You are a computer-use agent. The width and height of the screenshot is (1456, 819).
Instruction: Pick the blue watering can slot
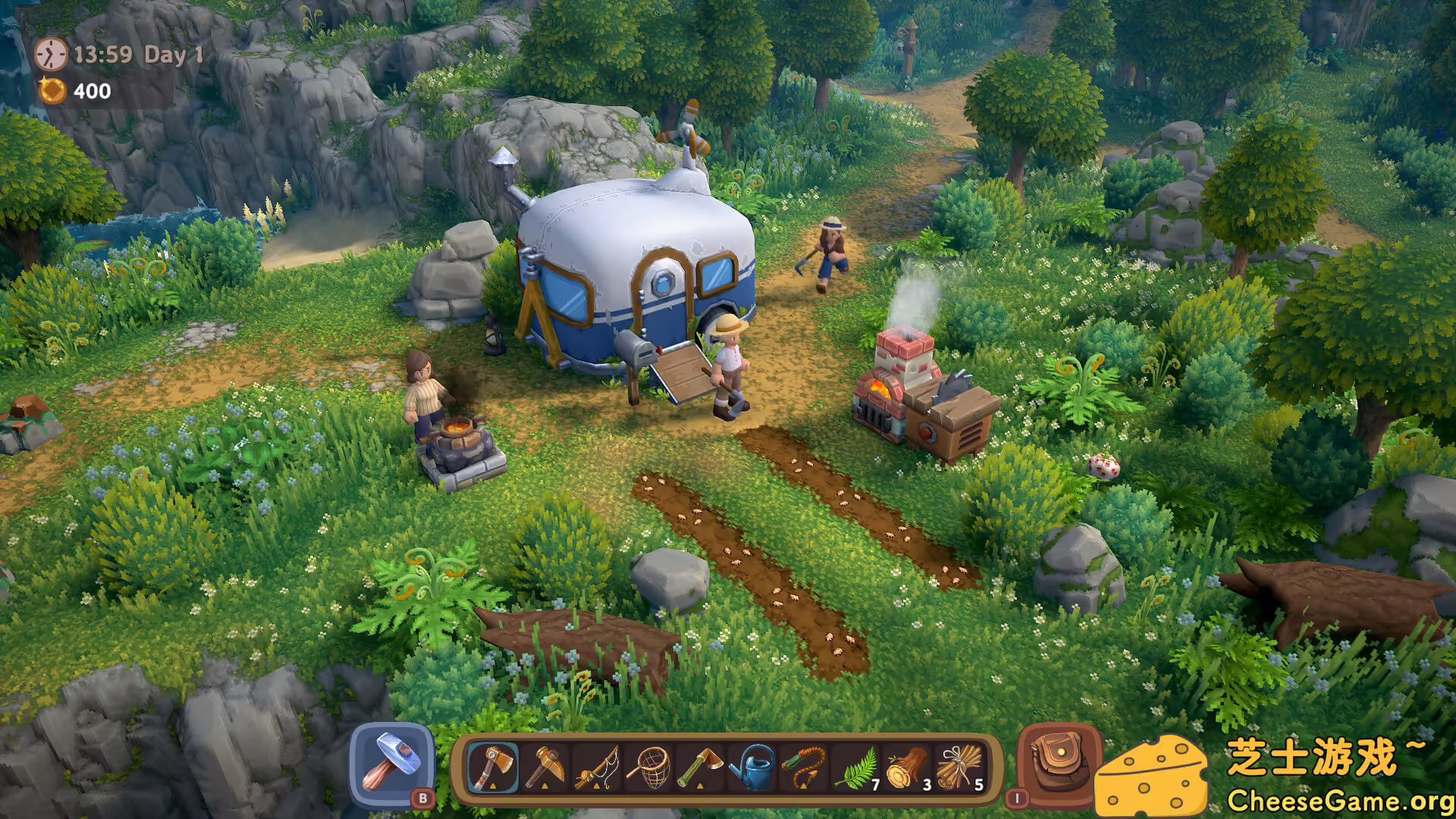(752, 767)
